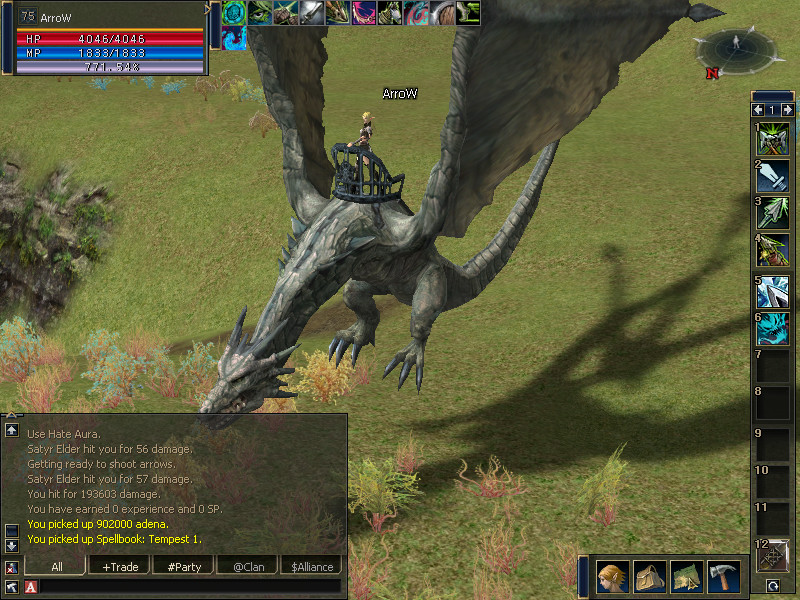This screenshot has width=800, height=600.
Task: Use the green spear skill in slot 3
Action: coord(772,214)
